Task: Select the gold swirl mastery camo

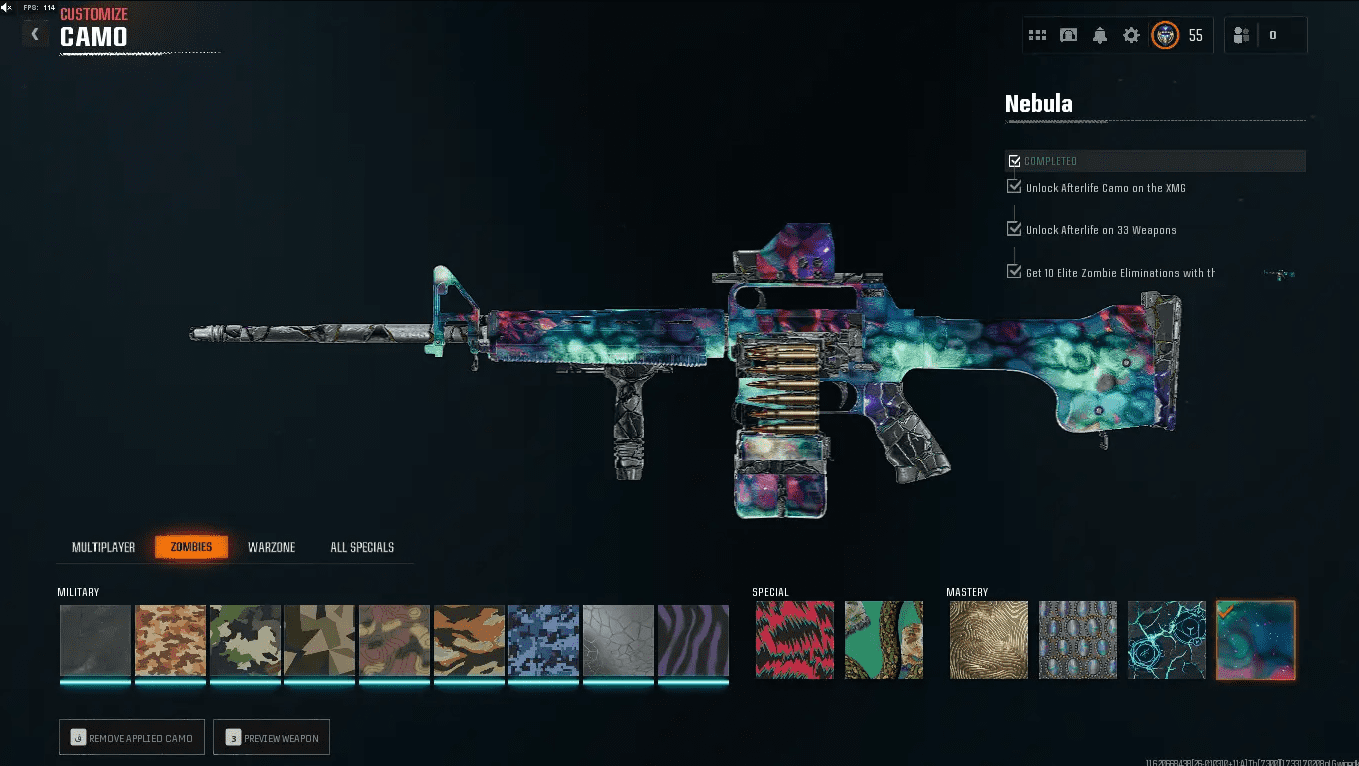Action: 988,640
